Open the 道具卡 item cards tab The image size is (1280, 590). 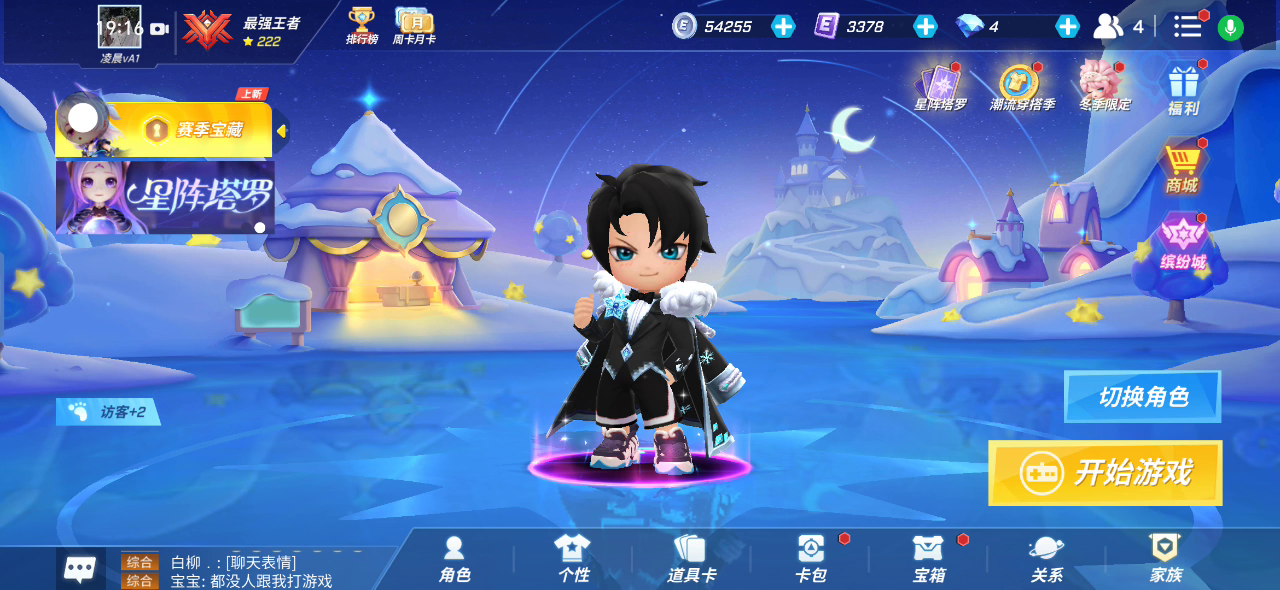tap(691, 559)
